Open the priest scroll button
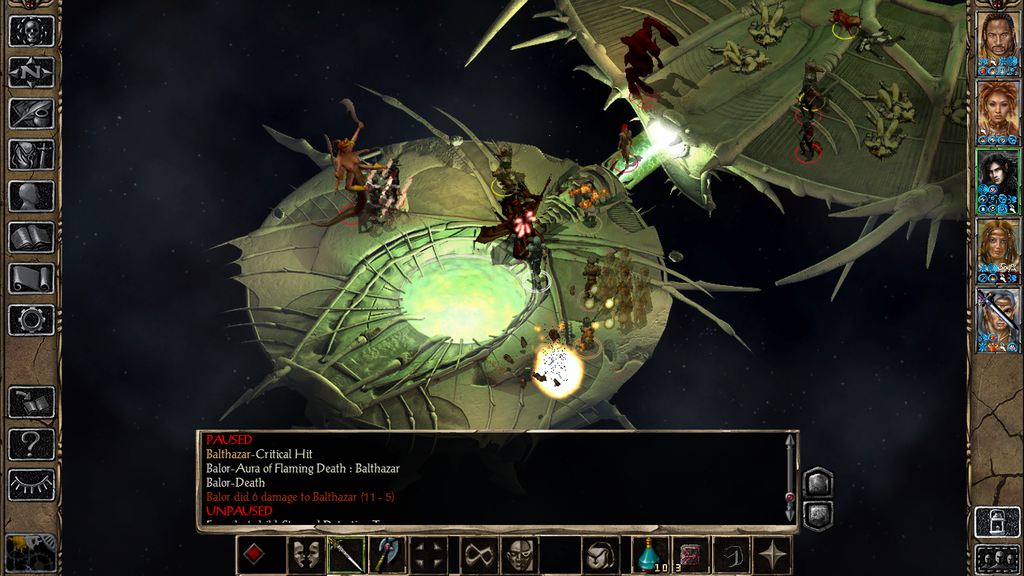1024x576 pixels. click(31, 278)
